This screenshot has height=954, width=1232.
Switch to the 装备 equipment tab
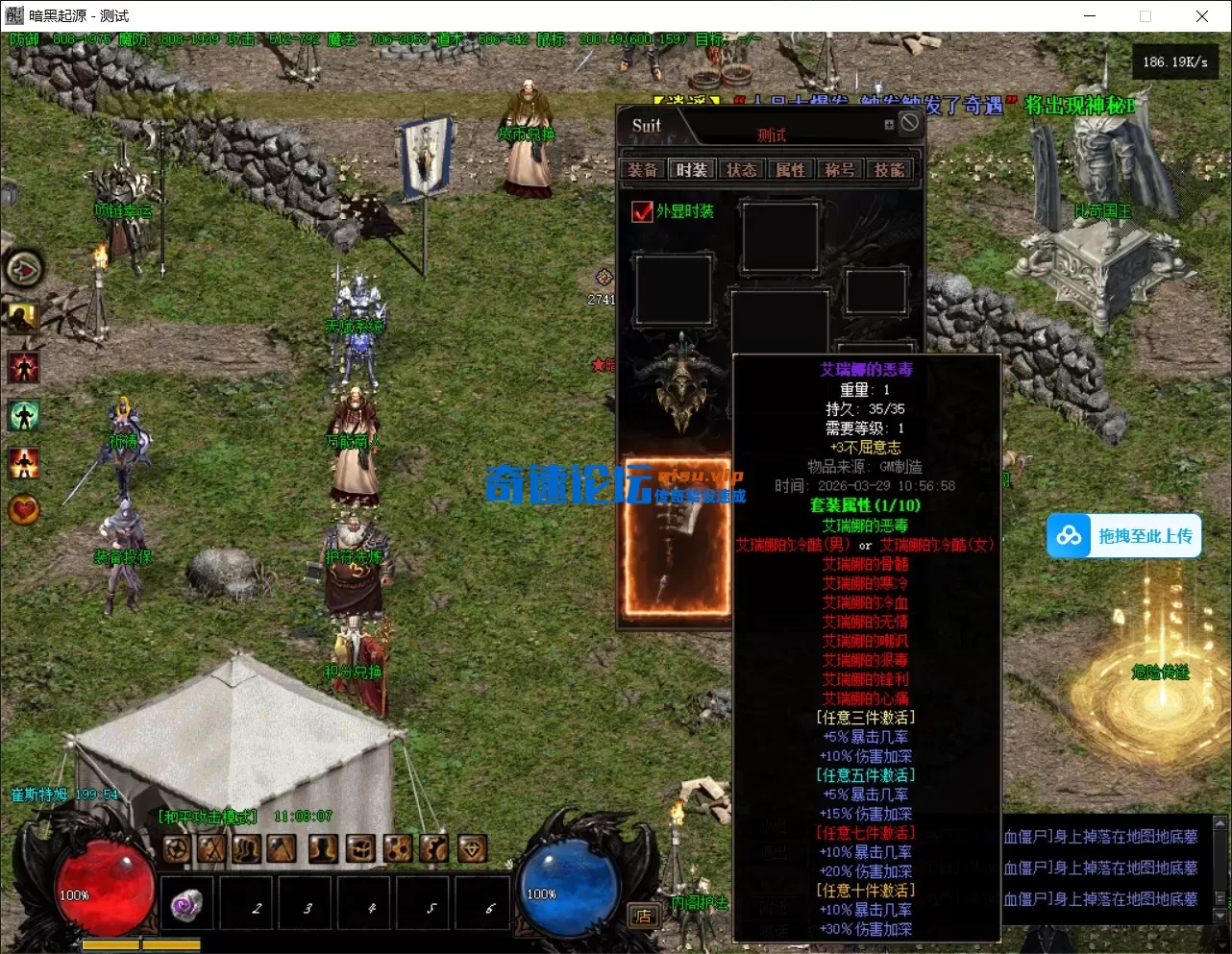(643, 170)
